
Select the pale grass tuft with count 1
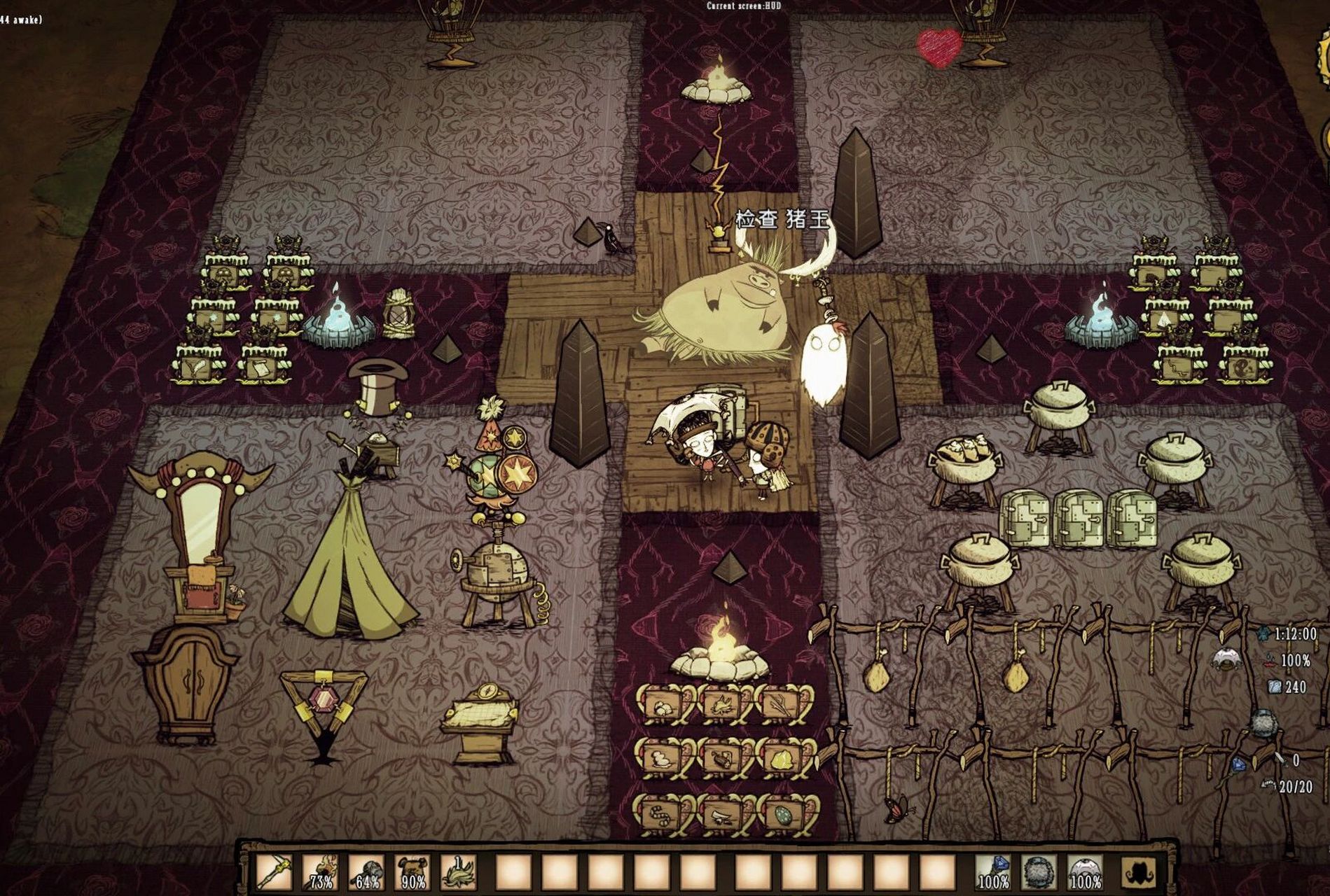tap(460, 871)
